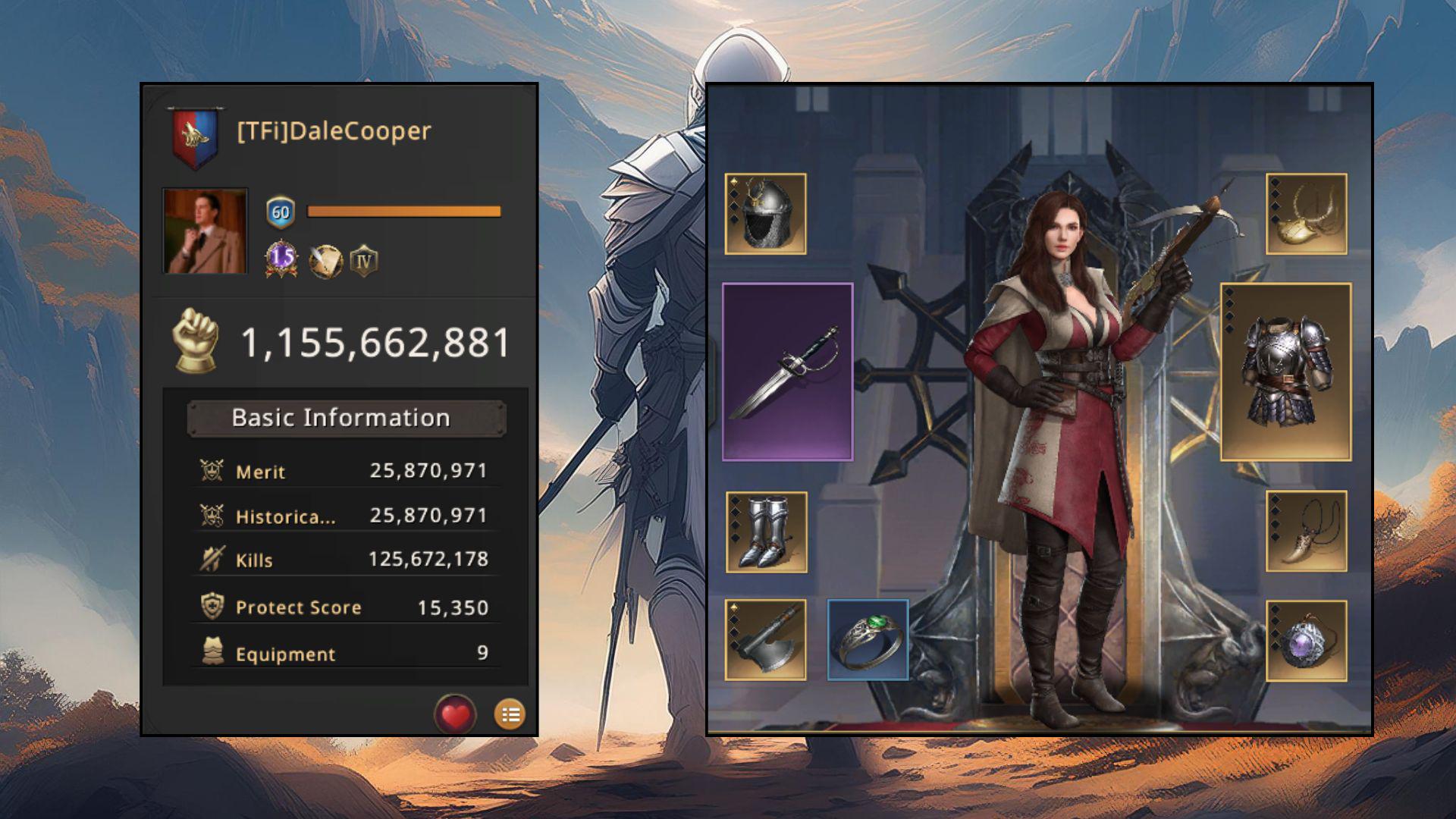
Task: Select the purple orb amulet slot
Action: click(x=1306, y=641)
